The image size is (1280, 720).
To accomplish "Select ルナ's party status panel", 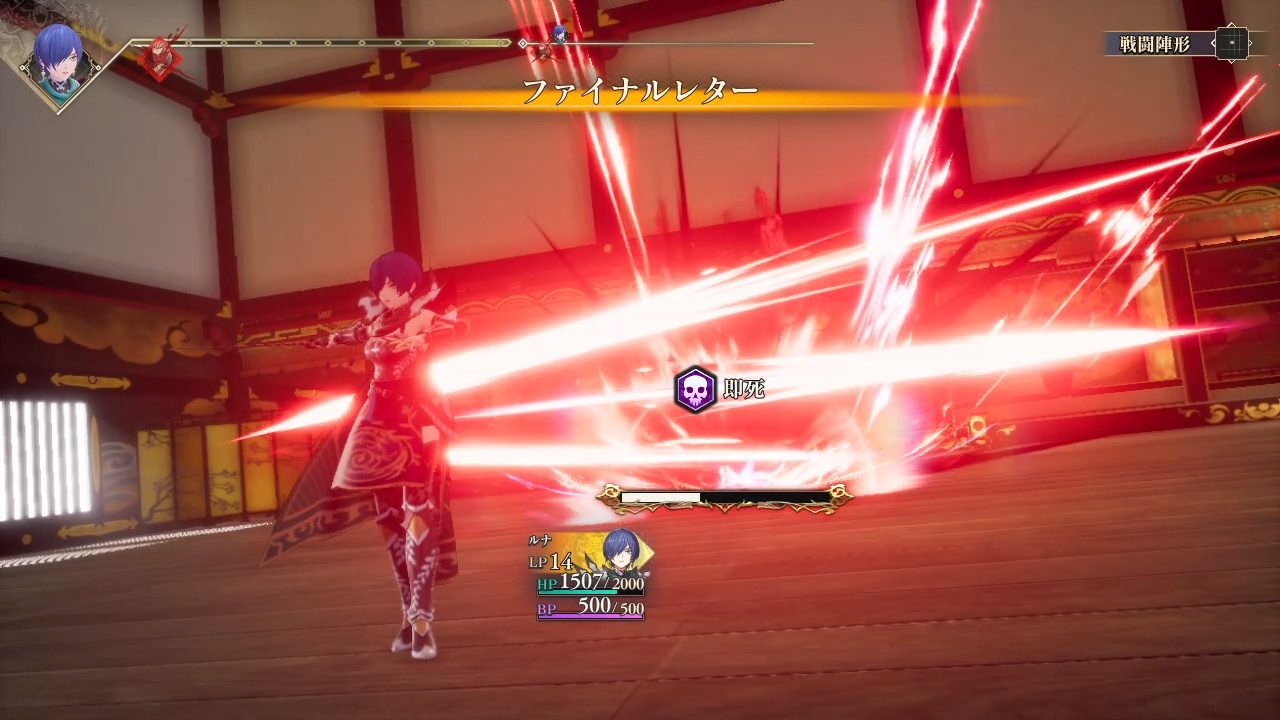I will (590, 576).
